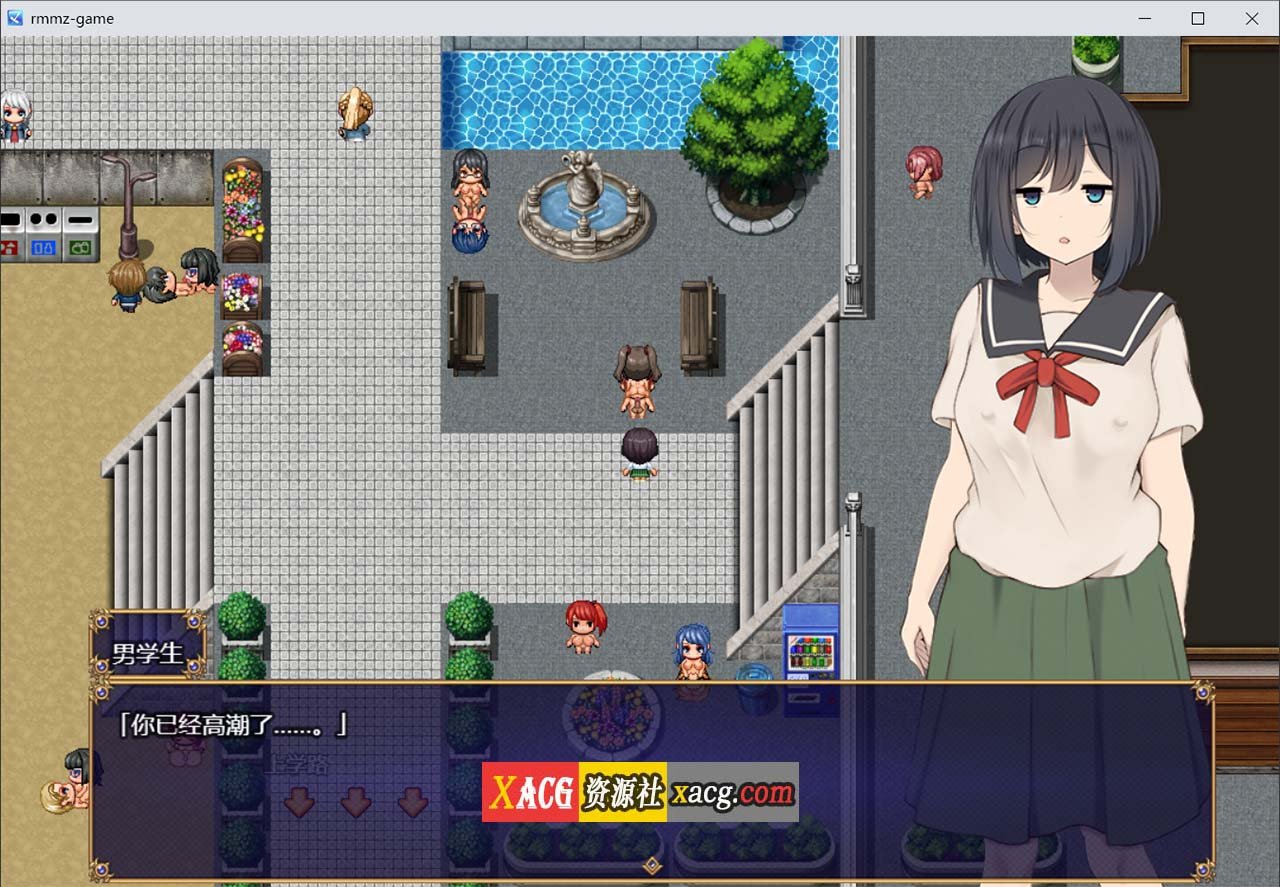Click the blue-haired NPC beside the fountain pool
This screenshot has height=887, width=1280.
pyautogui.click(x=468, y=235)
